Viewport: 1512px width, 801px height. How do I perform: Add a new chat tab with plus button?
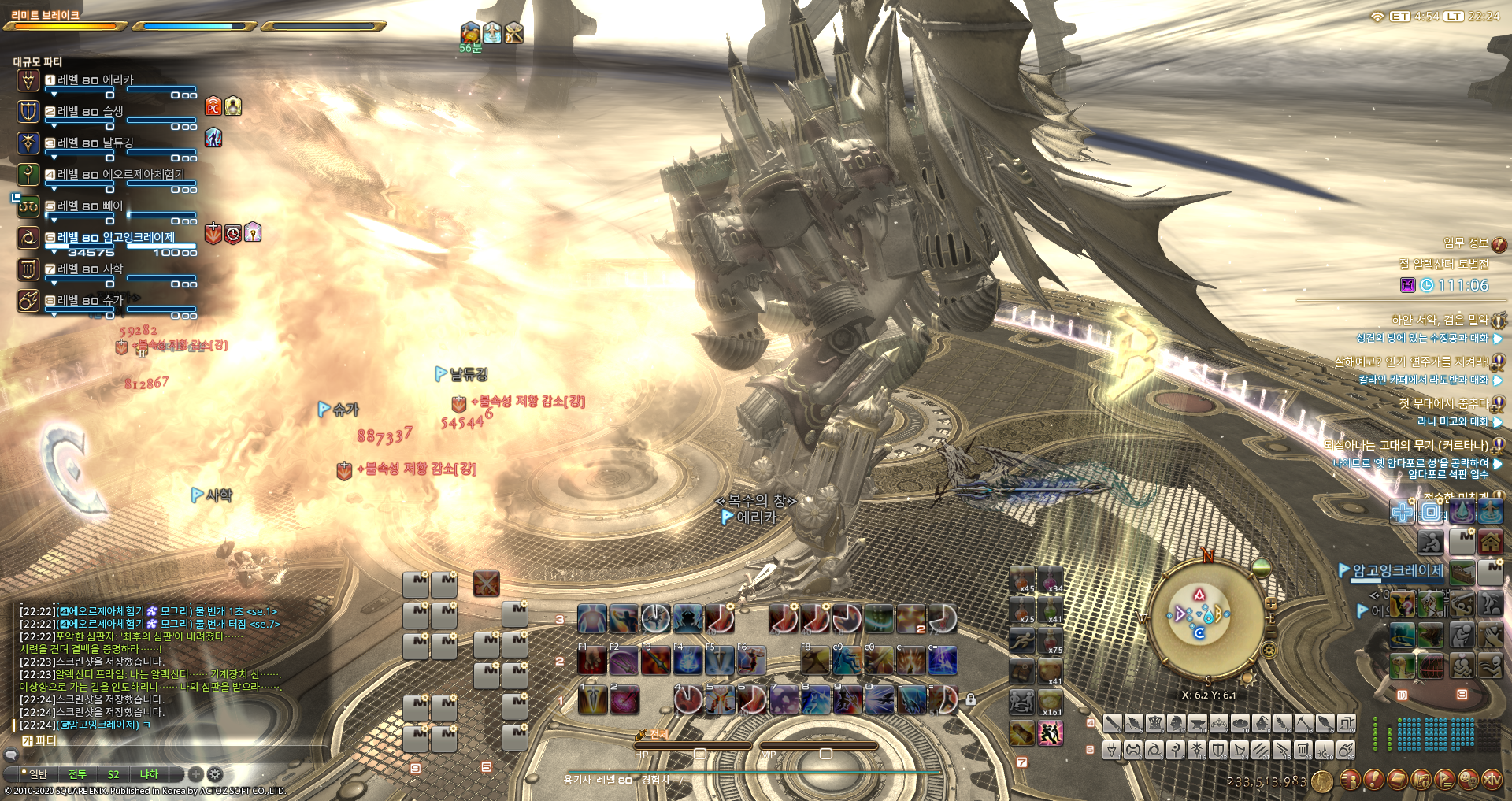(x=196, y=774)
